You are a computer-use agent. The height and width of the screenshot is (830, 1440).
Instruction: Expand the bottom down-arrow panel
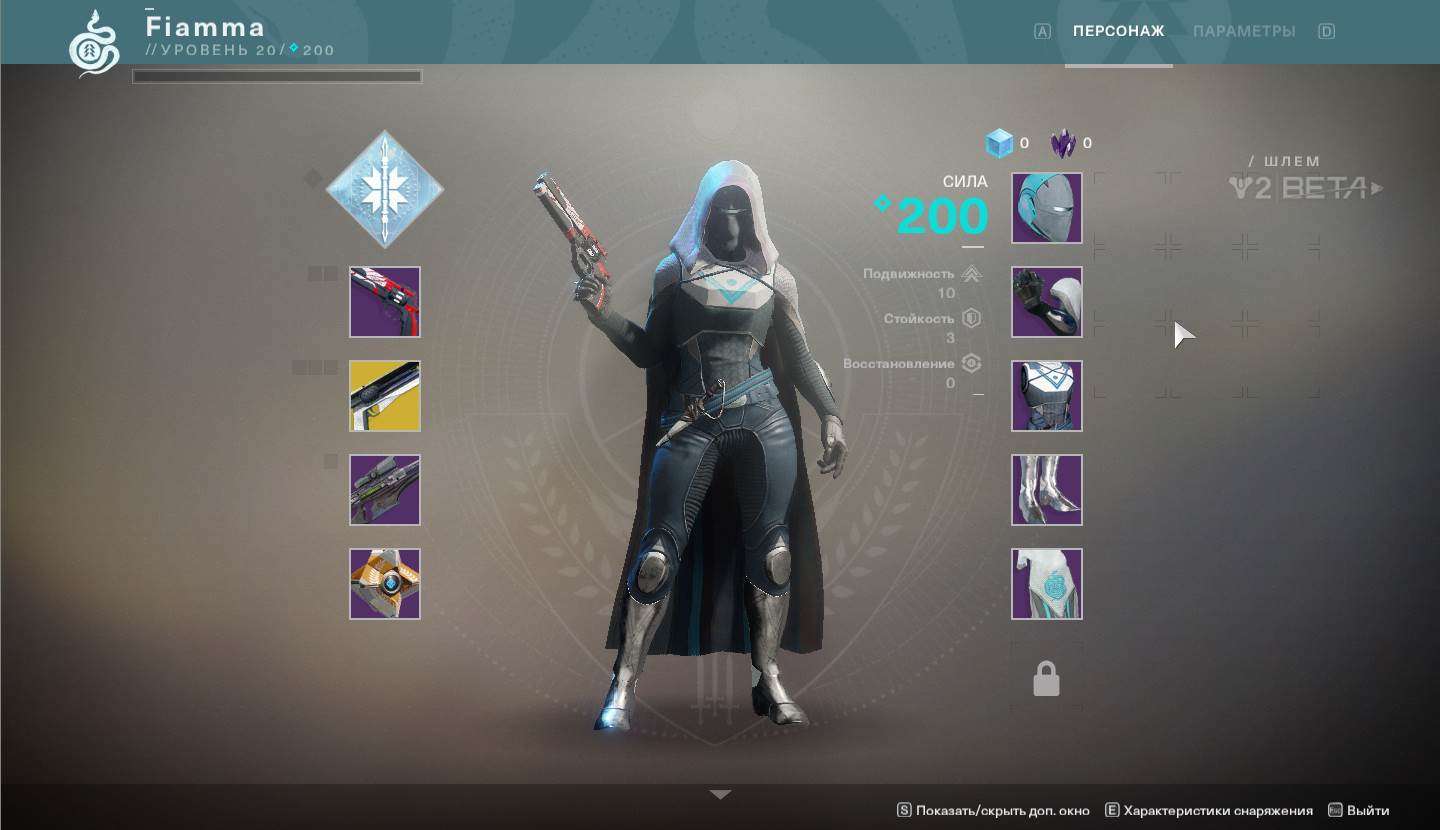click(720, 795)
